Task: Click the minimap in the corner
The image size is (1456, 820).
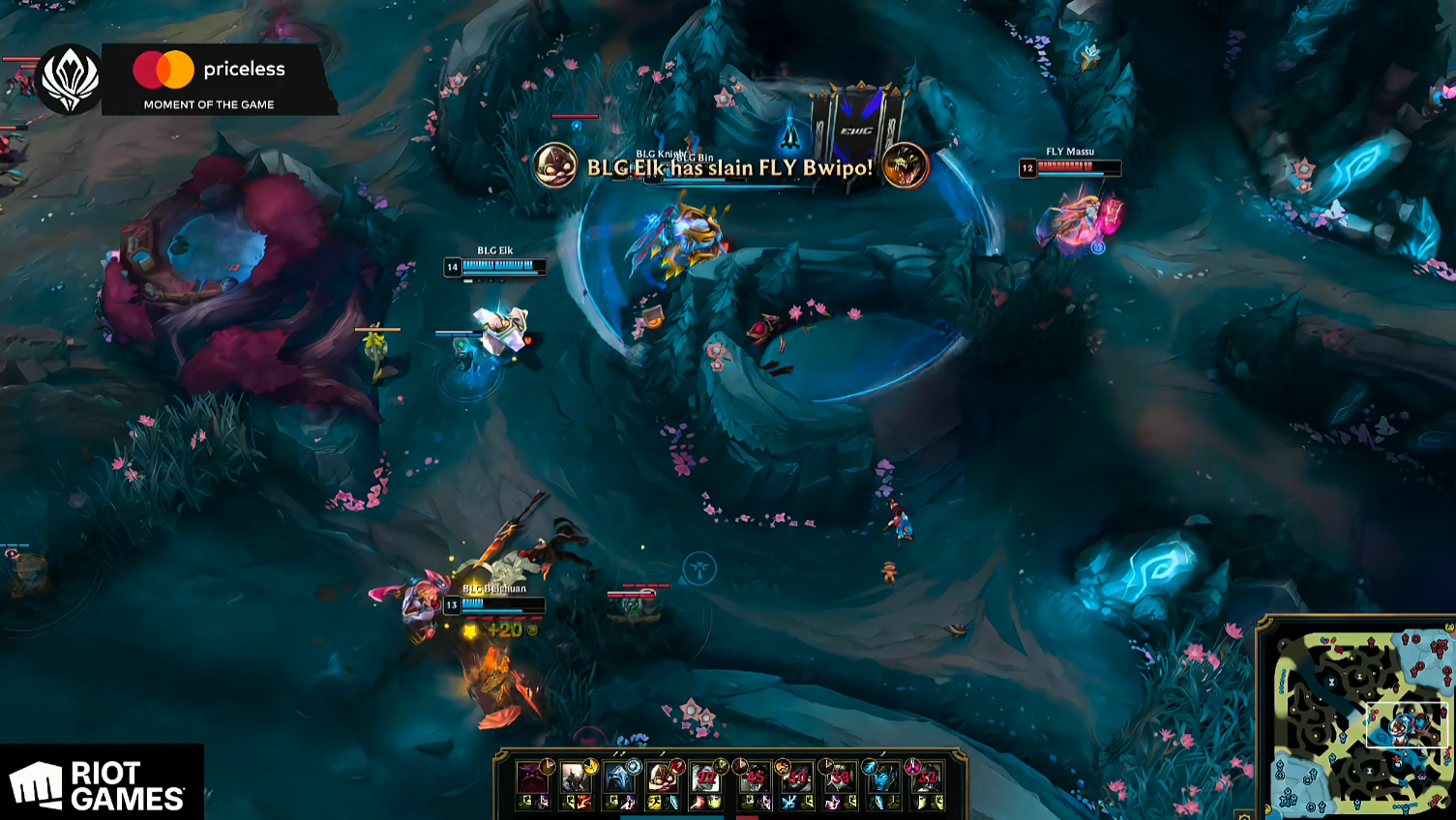Action: tap(1358, 719)
